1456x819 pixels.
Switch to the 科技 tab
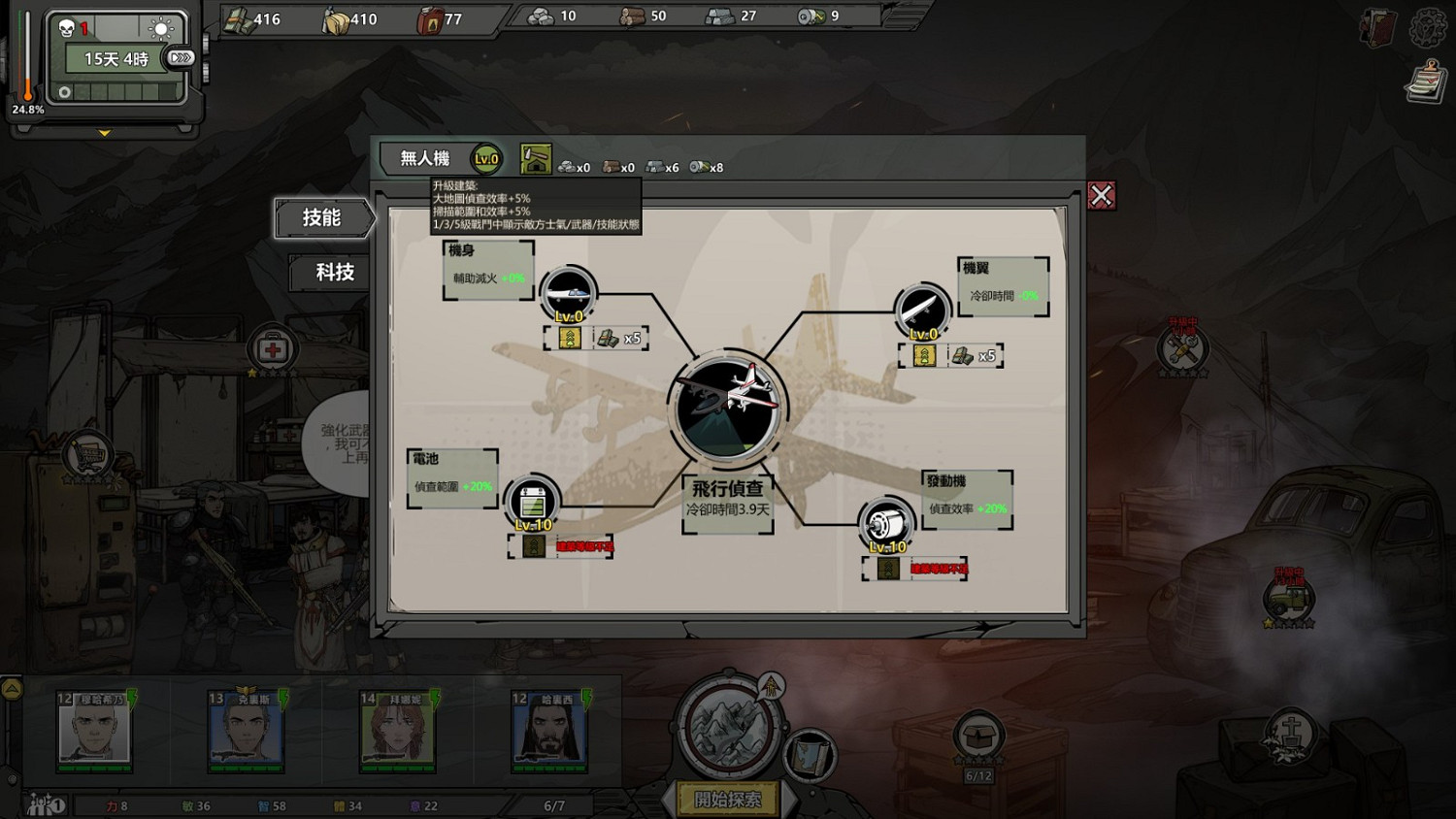pos(334,273)
